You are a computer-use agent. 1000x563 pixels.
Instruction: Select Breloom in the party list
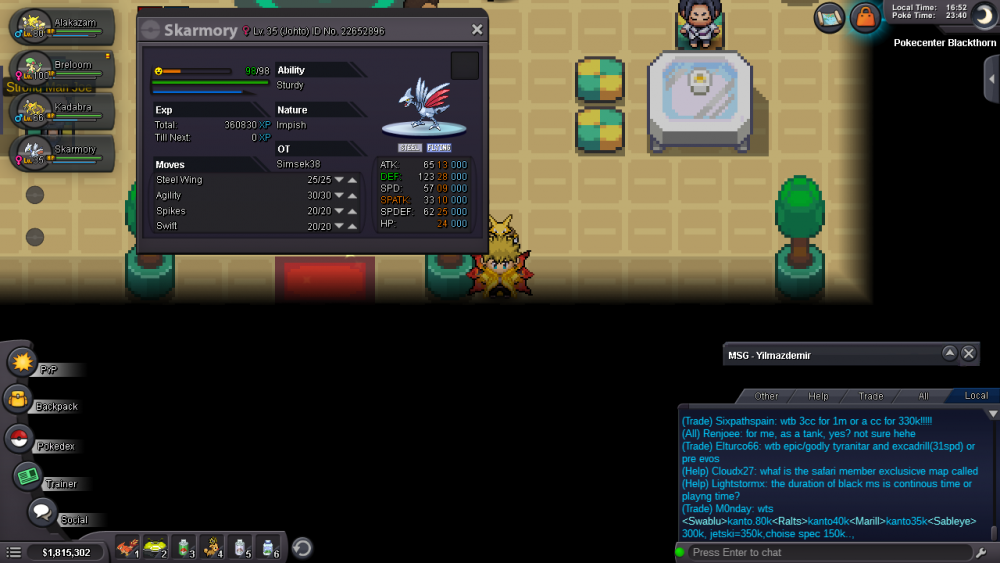(x=56, y=70)
